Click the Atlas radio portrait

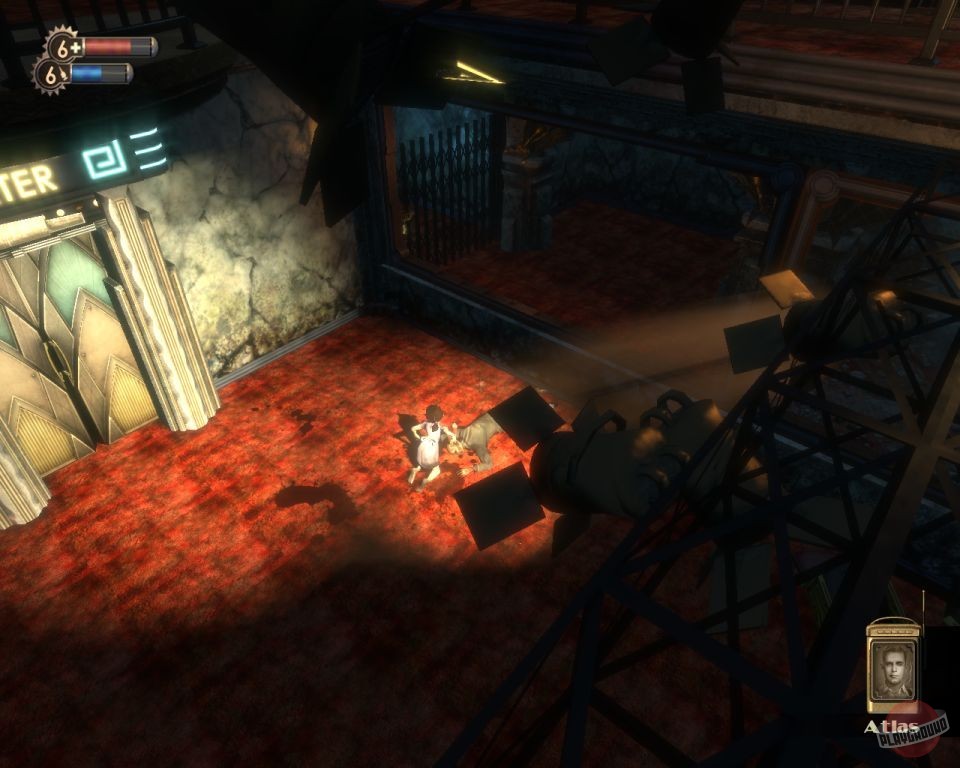click(x=892, y=670)
